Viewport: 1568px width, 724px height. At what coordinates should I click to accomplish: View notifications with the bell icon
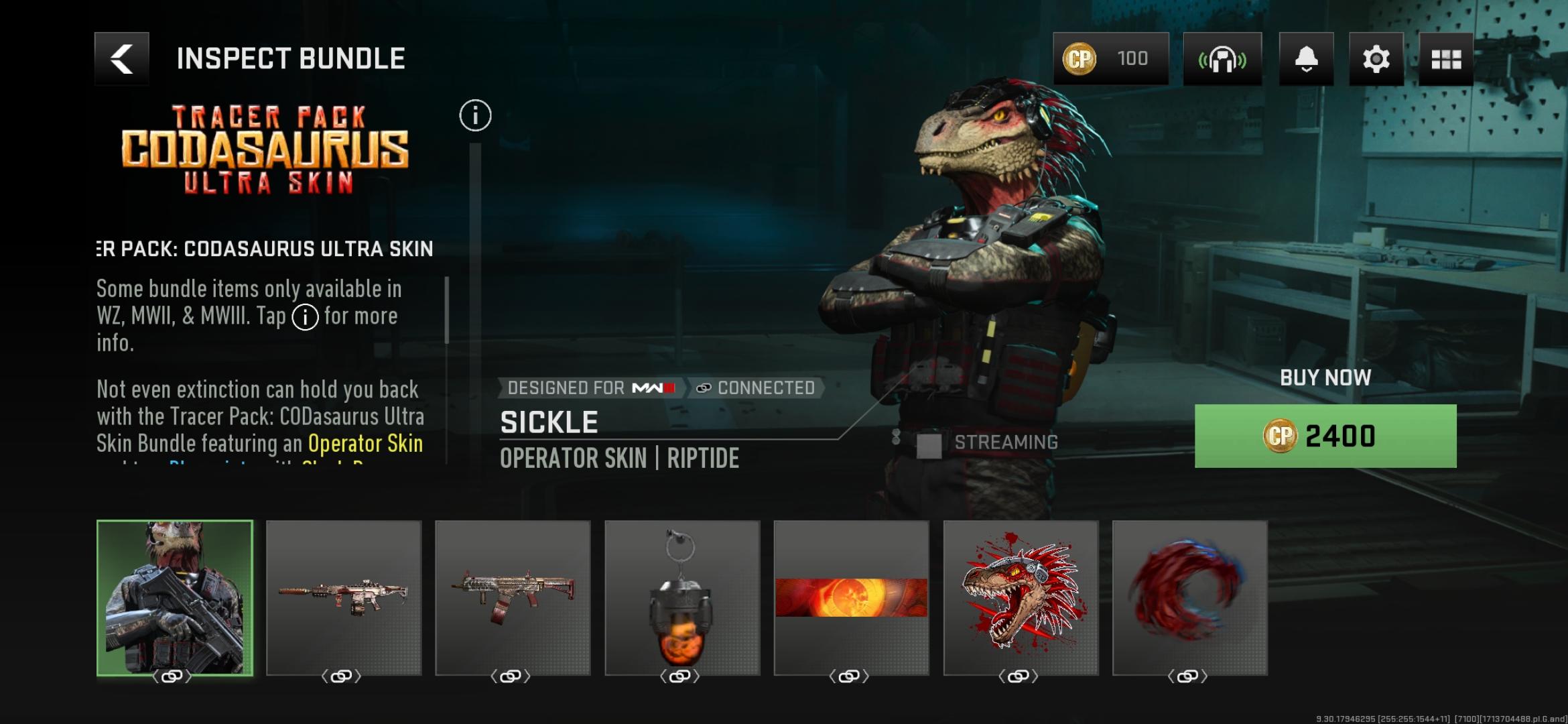click(x=1306, y=59)
